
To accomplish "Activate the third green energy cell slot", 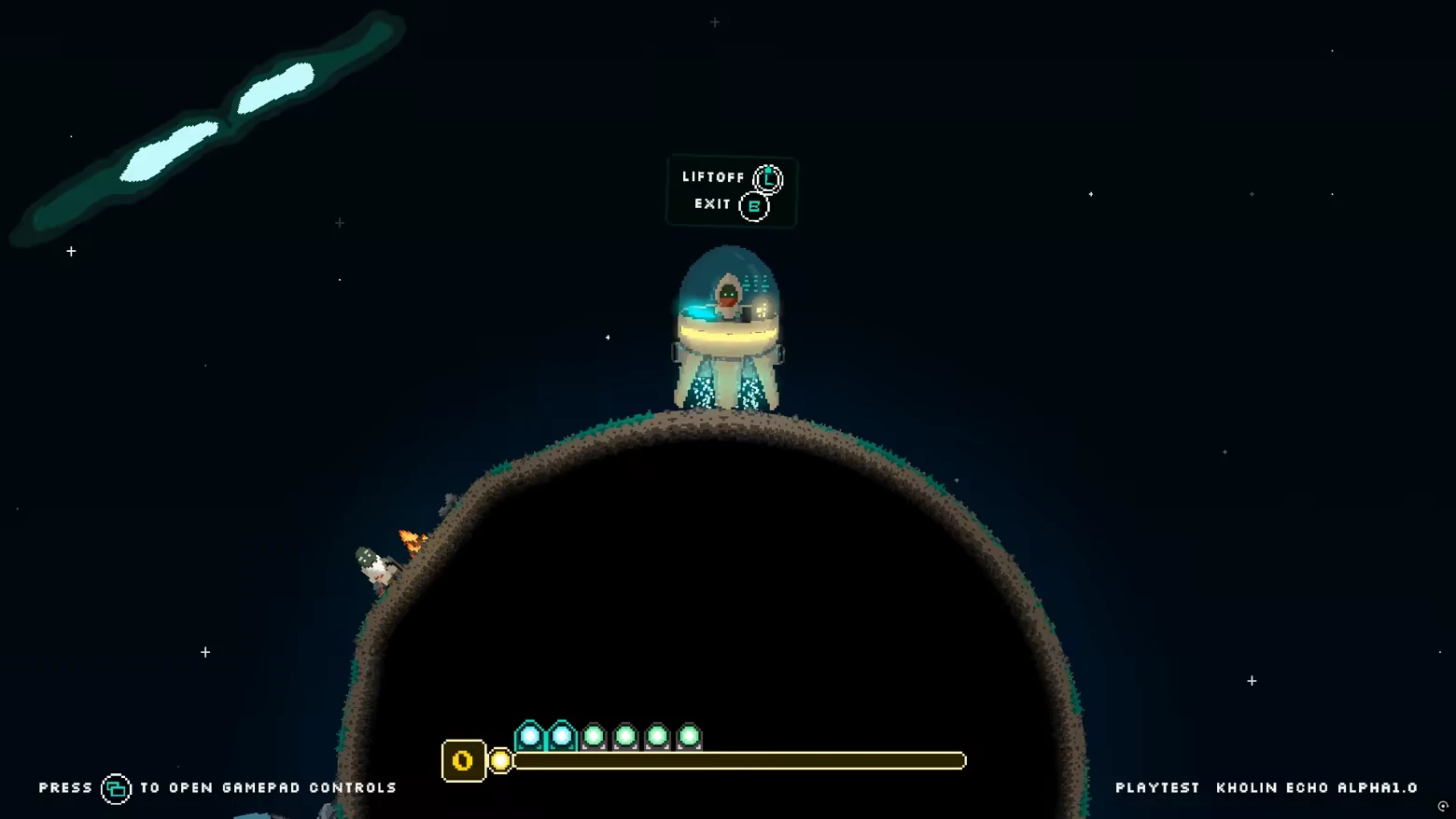I will click(x=624, y=738).
